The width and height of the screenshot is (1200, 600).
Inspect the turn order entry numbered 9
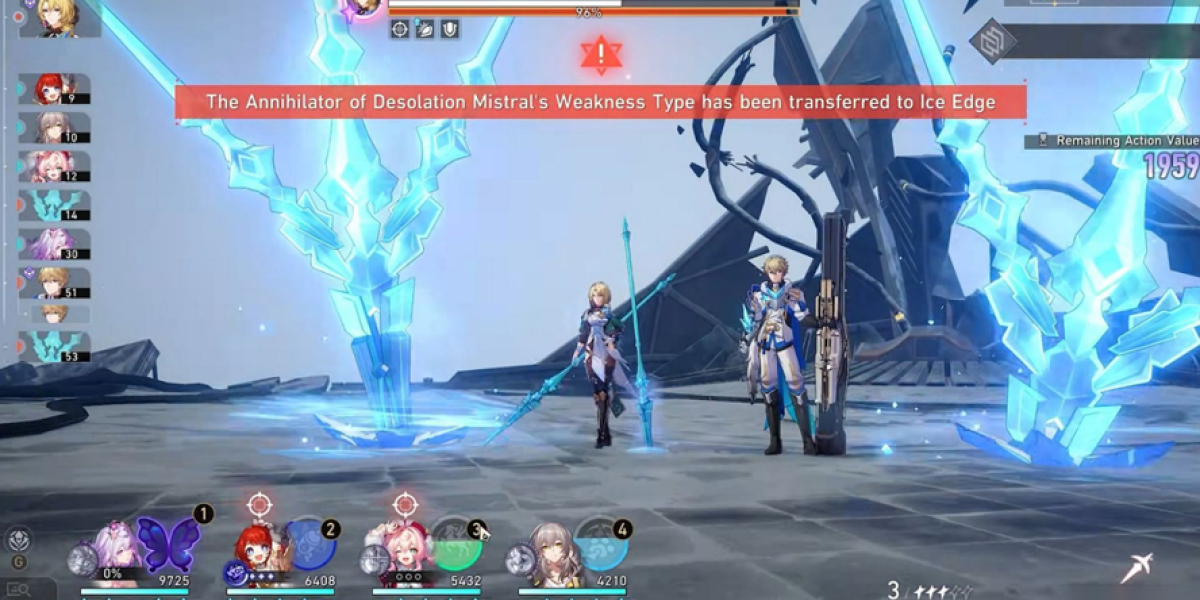click(55, 89)
